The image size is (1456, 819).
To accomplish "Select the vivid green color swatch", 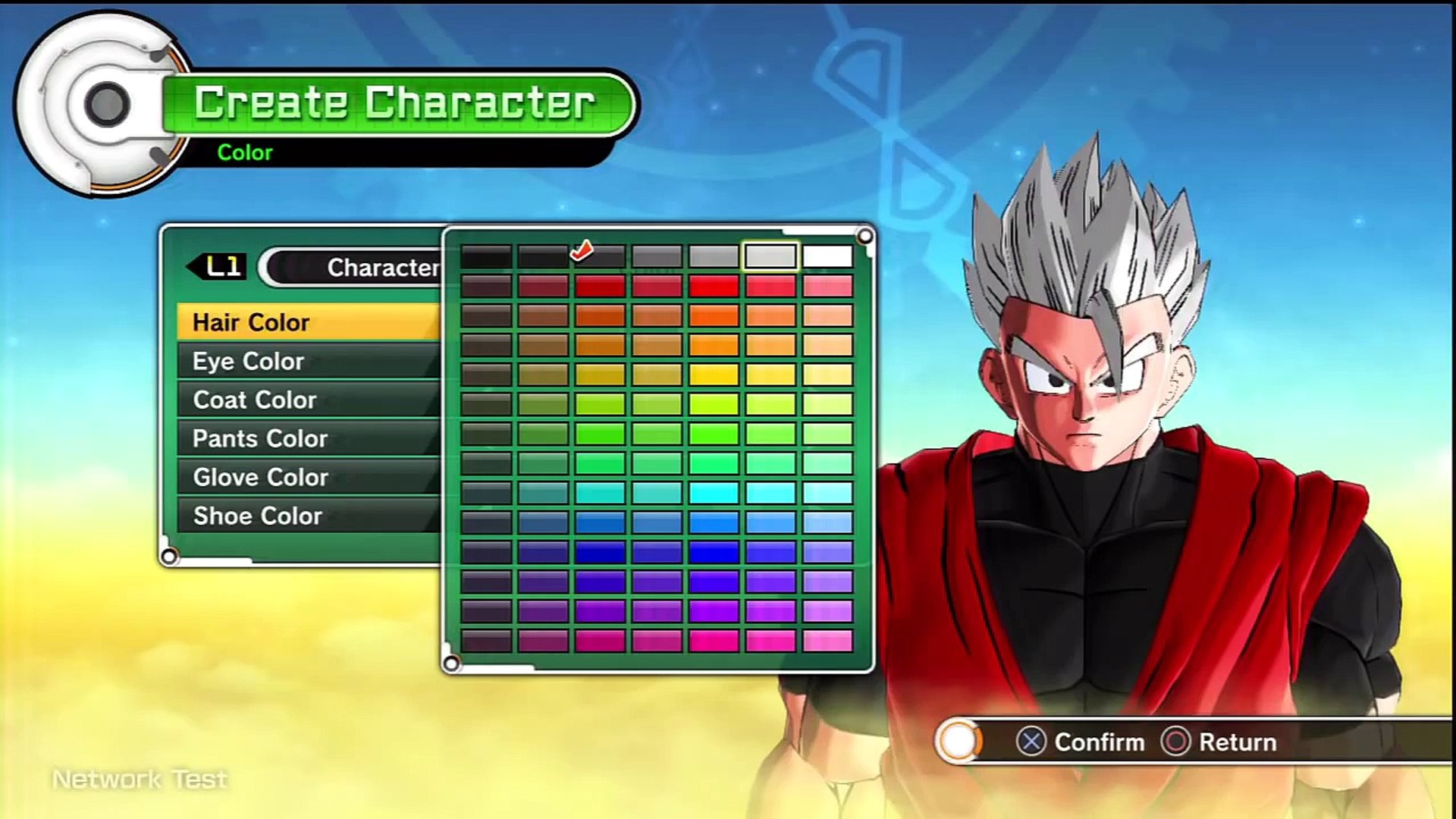I will [x=714, y=434].
